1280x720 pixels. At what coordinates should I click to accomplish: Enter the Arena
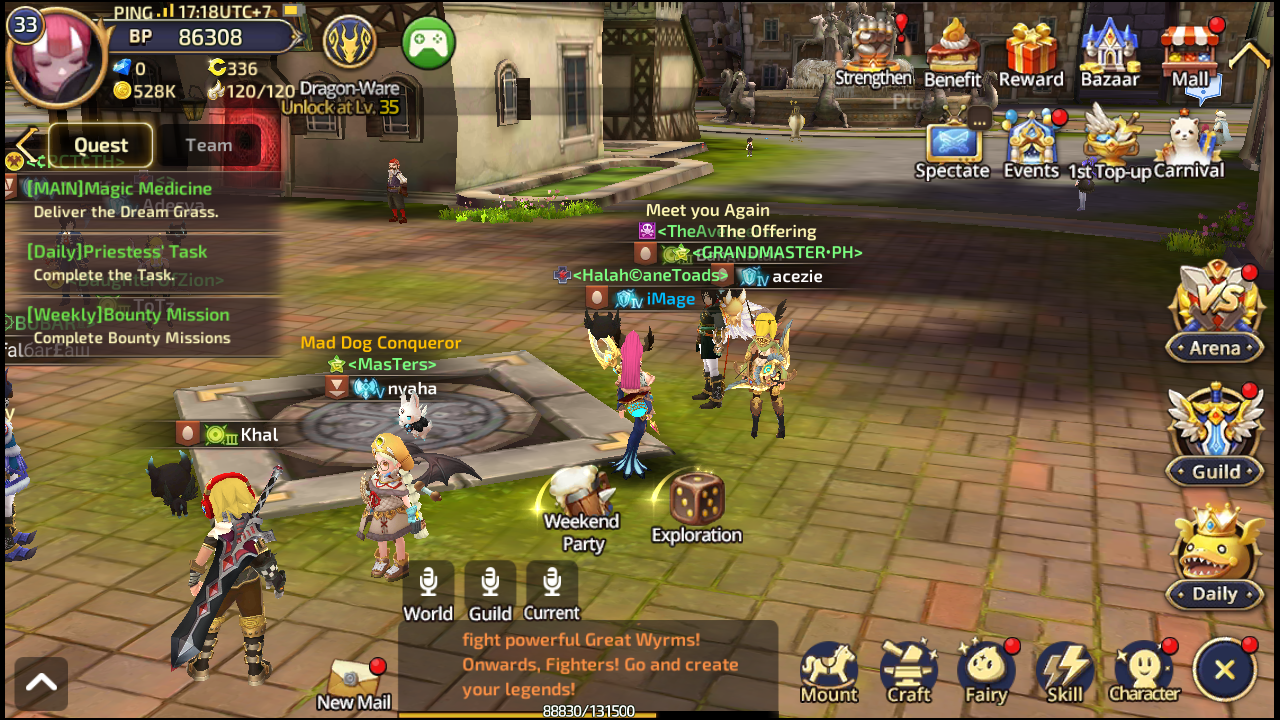pos(1215,312)
